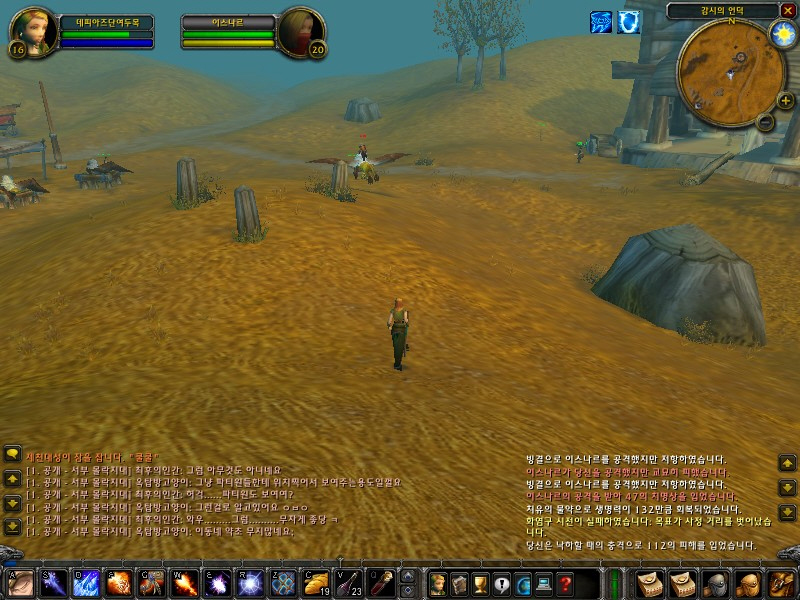The image size is (800, 600).
Task: Zoom in the minimap with plus button
Action: pyautogui.click(x=785, y=100)
